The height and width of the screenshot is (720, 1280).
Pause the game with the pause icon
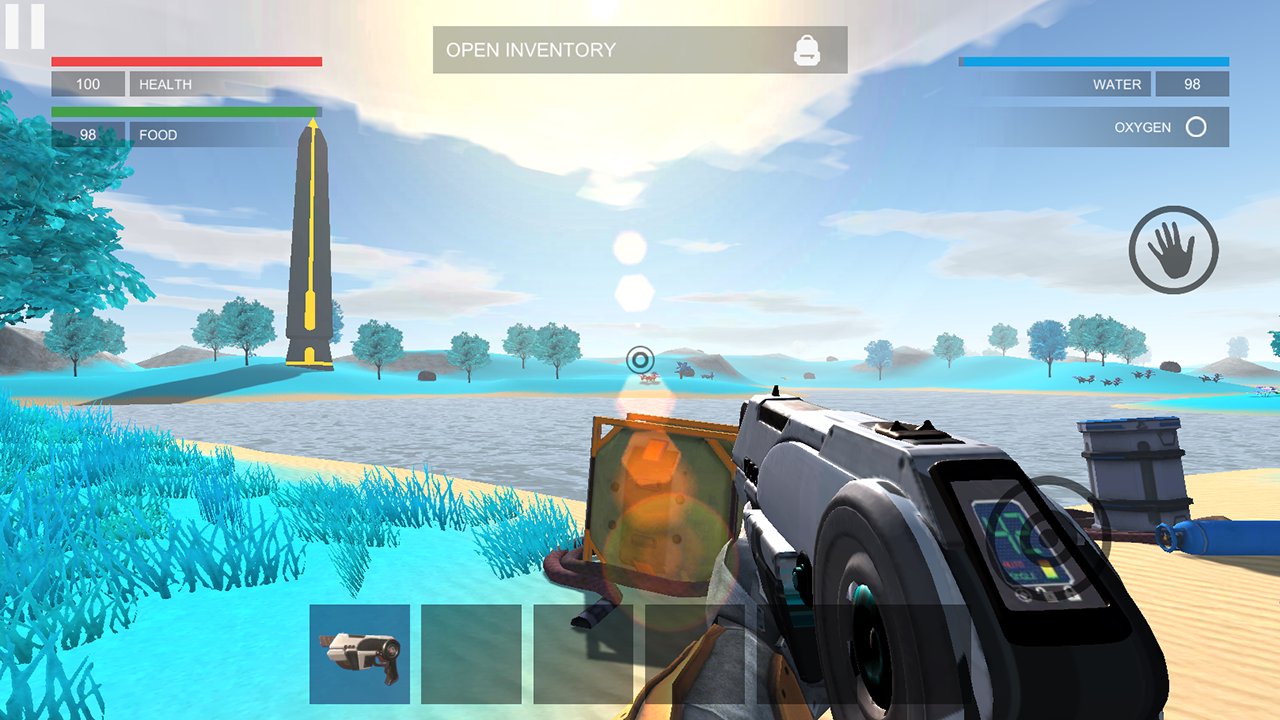24,26
